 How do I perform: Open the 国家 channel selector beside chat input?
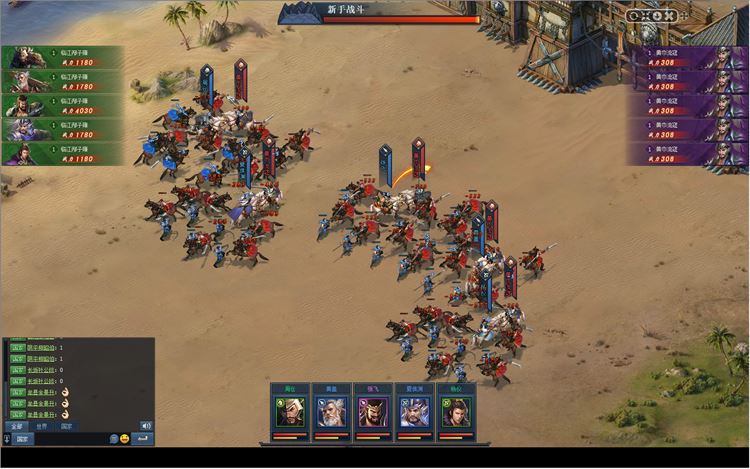click(22, 439)
